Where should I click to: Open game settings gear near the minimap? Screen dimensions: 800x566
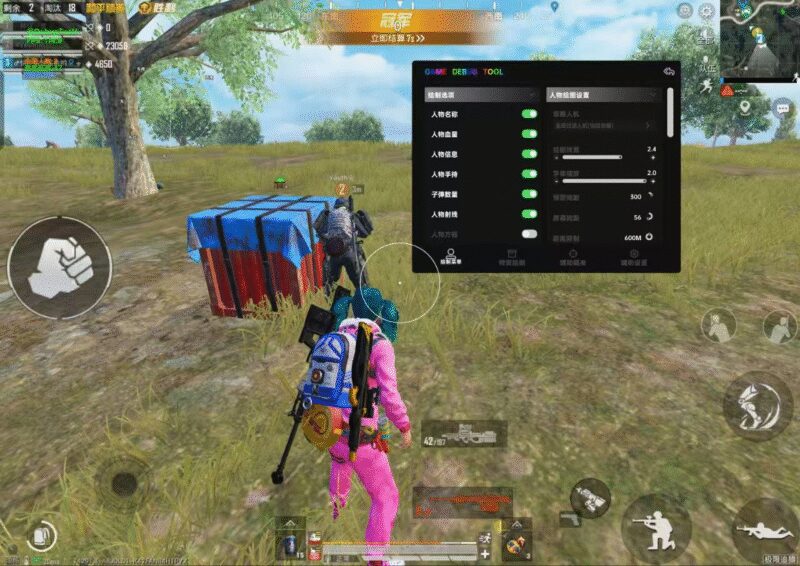click(x=707, y=11)
